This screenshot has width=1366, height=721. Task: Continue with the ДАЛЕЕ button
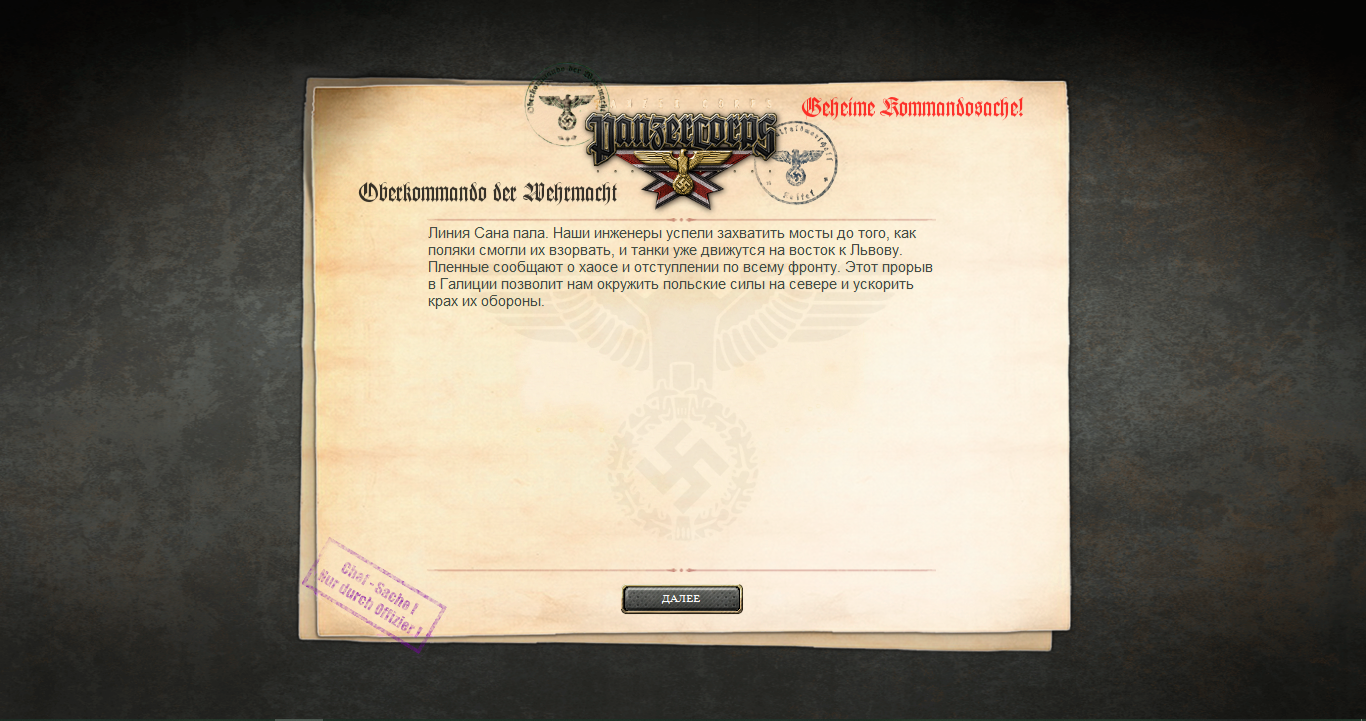coord(681,599)
